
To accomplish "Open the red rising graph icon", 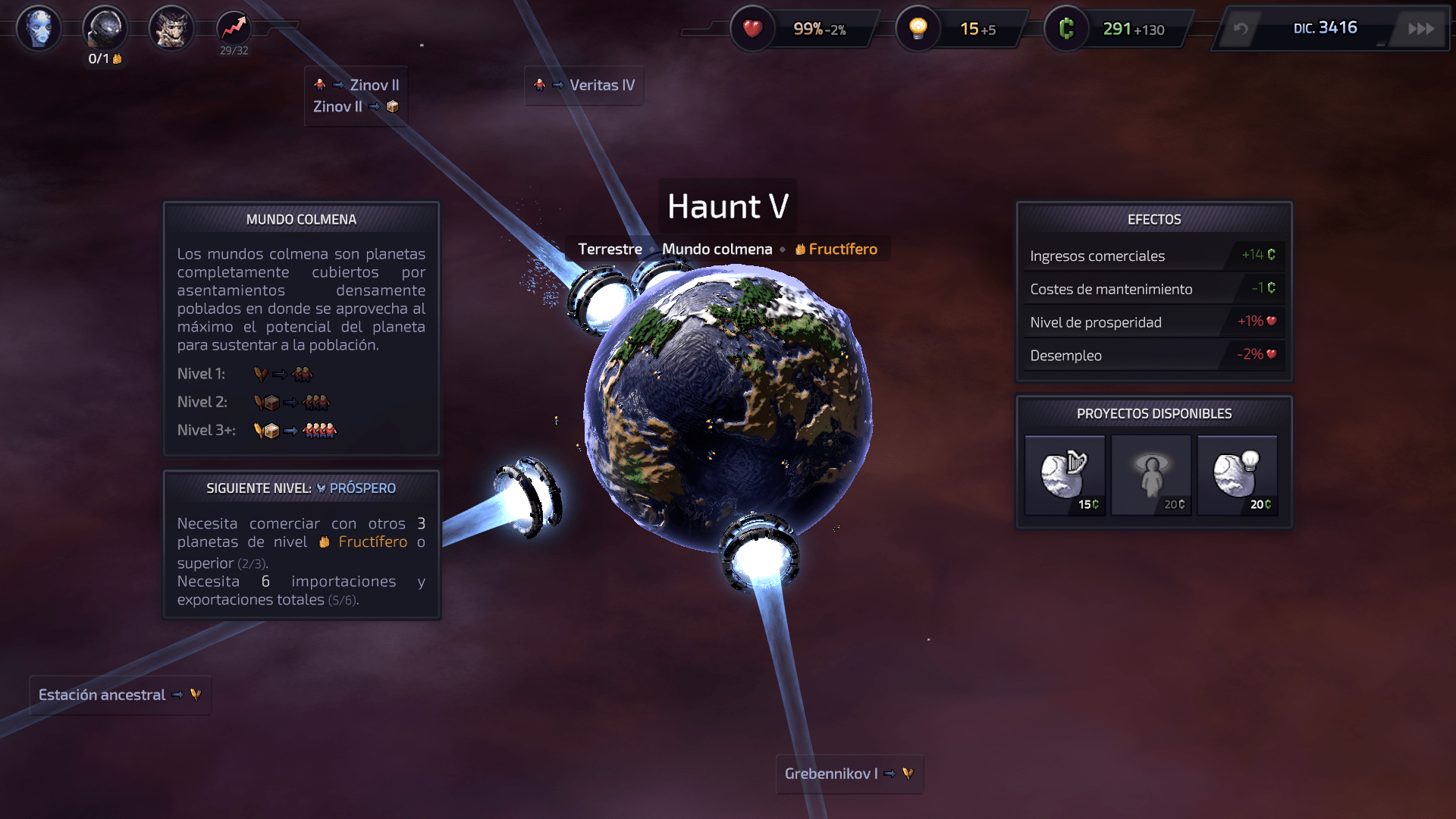I will point(234,29).
